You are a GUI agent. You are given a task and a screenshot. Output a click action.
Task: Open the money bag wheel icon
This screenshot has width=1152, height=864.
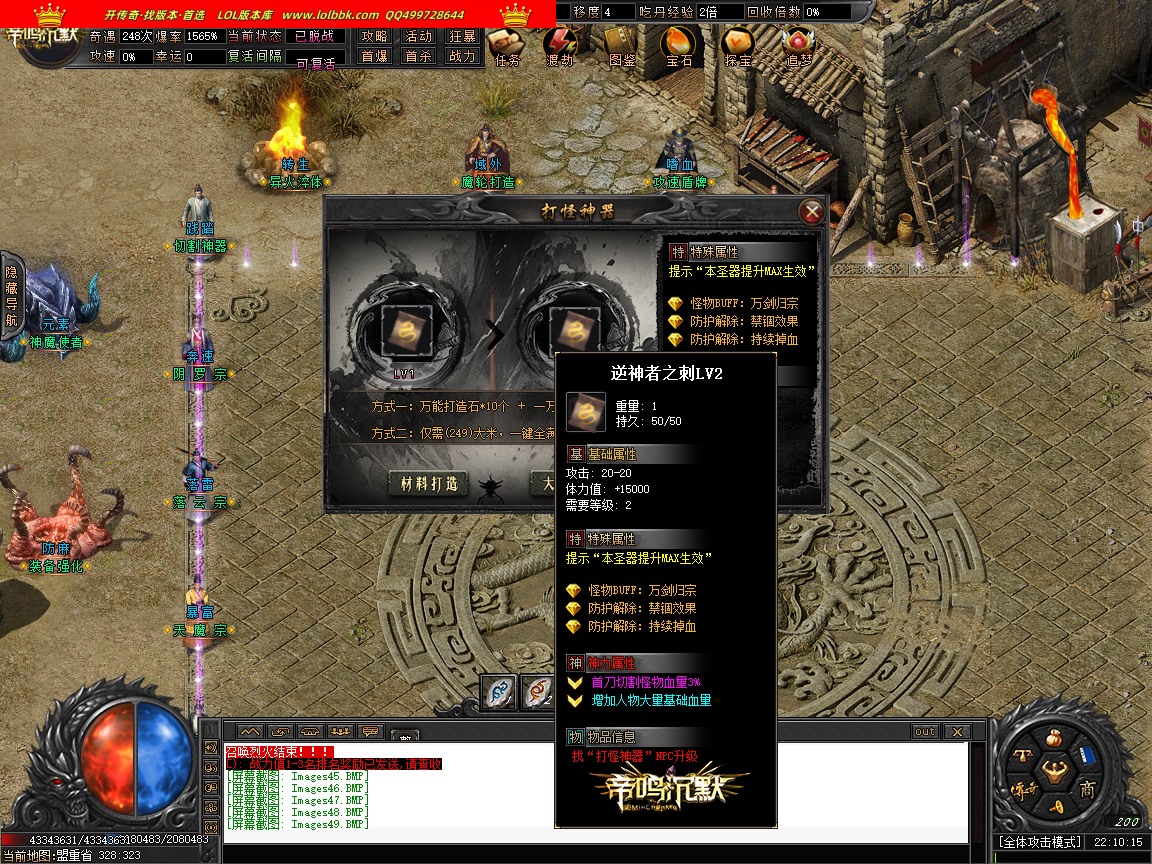coord(1052,740)
